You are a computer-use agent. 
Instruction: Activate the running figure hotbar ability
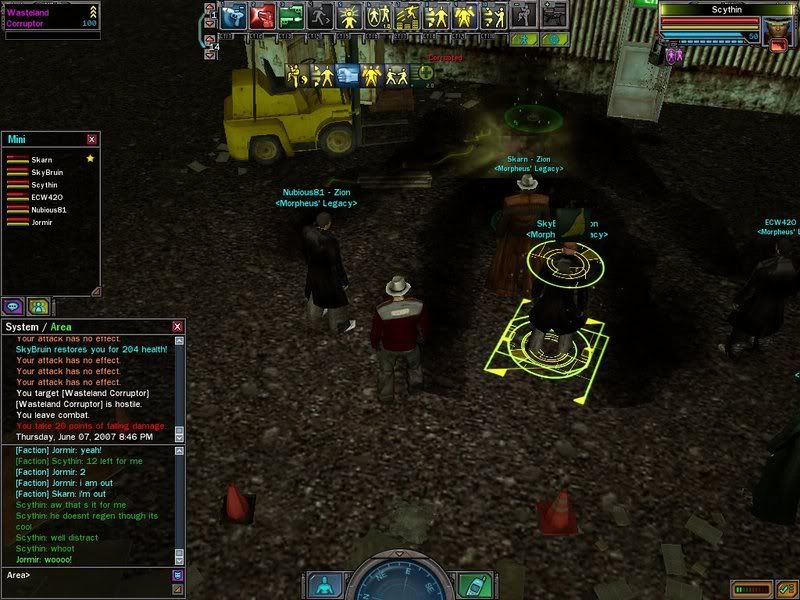tap(321, 16)
